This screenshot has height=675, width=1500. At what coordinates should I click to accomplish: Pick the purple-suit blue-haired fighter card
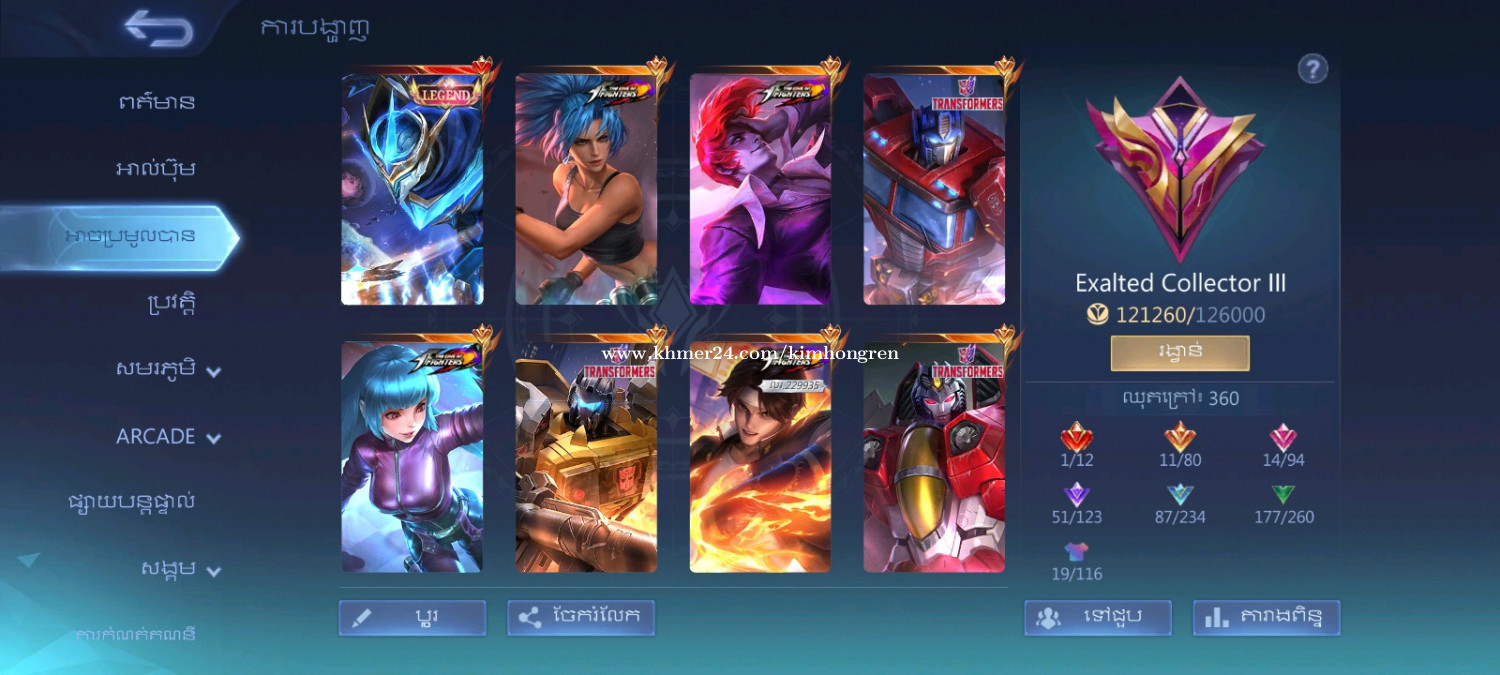point(412,456)
